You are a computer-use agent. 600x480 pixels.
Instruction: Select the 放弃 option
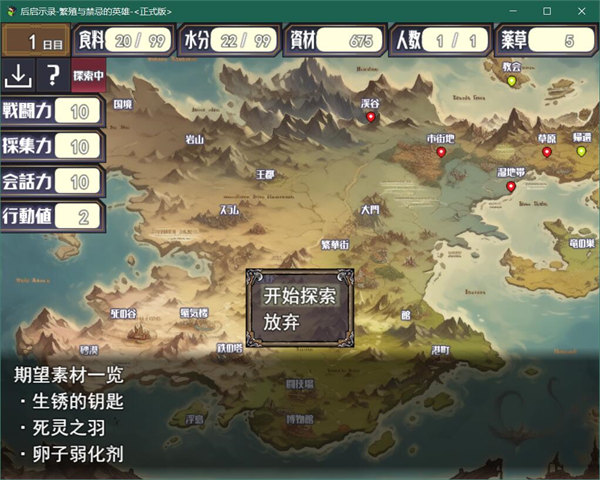[x=282, y=323]
